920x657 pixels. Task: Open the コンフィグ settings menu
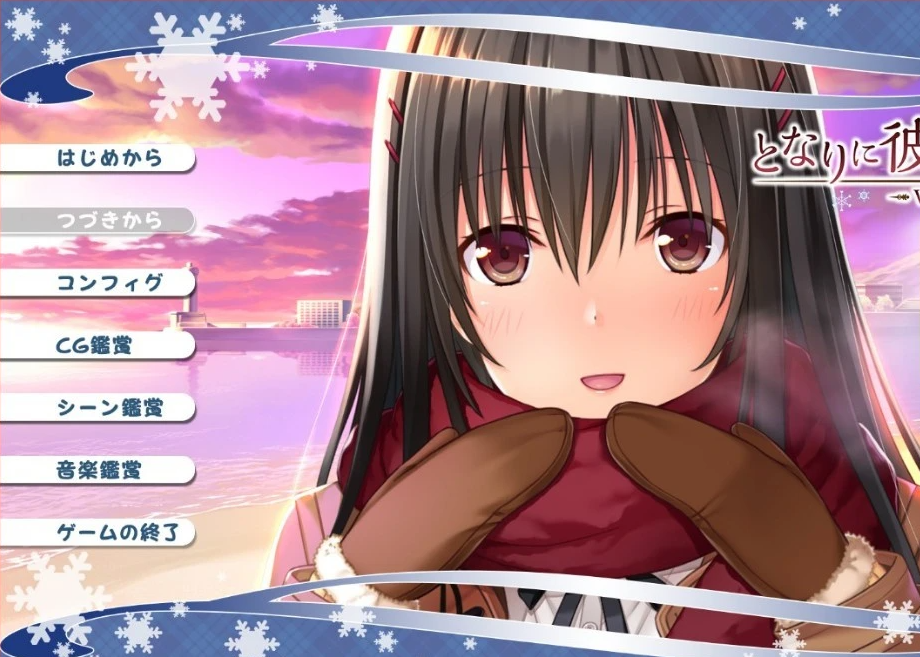pos(109,283)
